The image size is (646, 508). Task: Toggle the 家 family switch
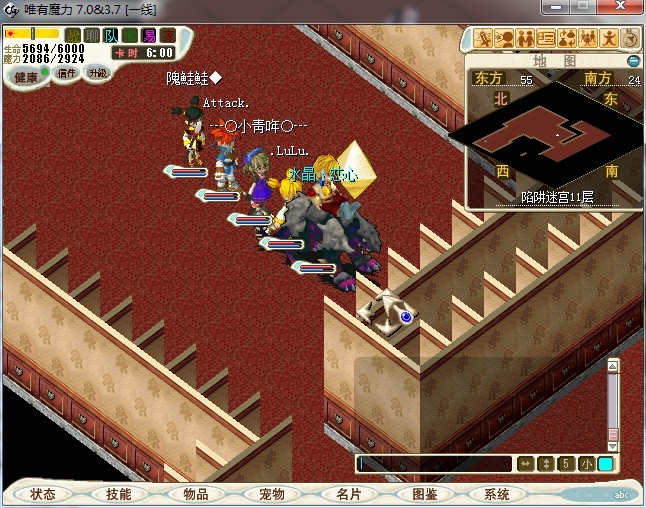[167, 35]
